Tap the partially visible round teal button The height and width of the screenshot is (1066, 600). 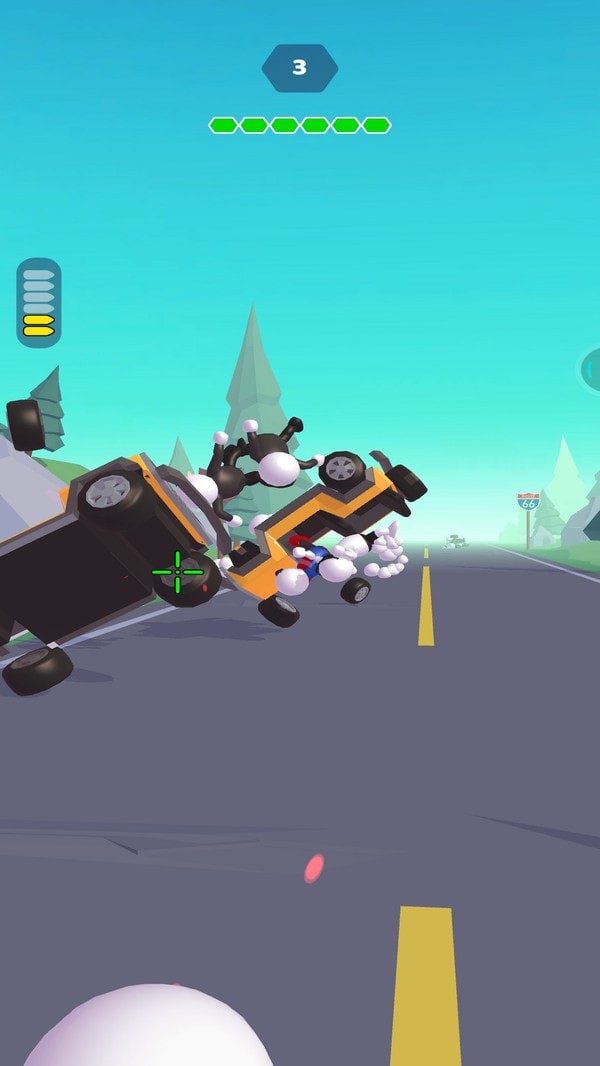(591, 370)
